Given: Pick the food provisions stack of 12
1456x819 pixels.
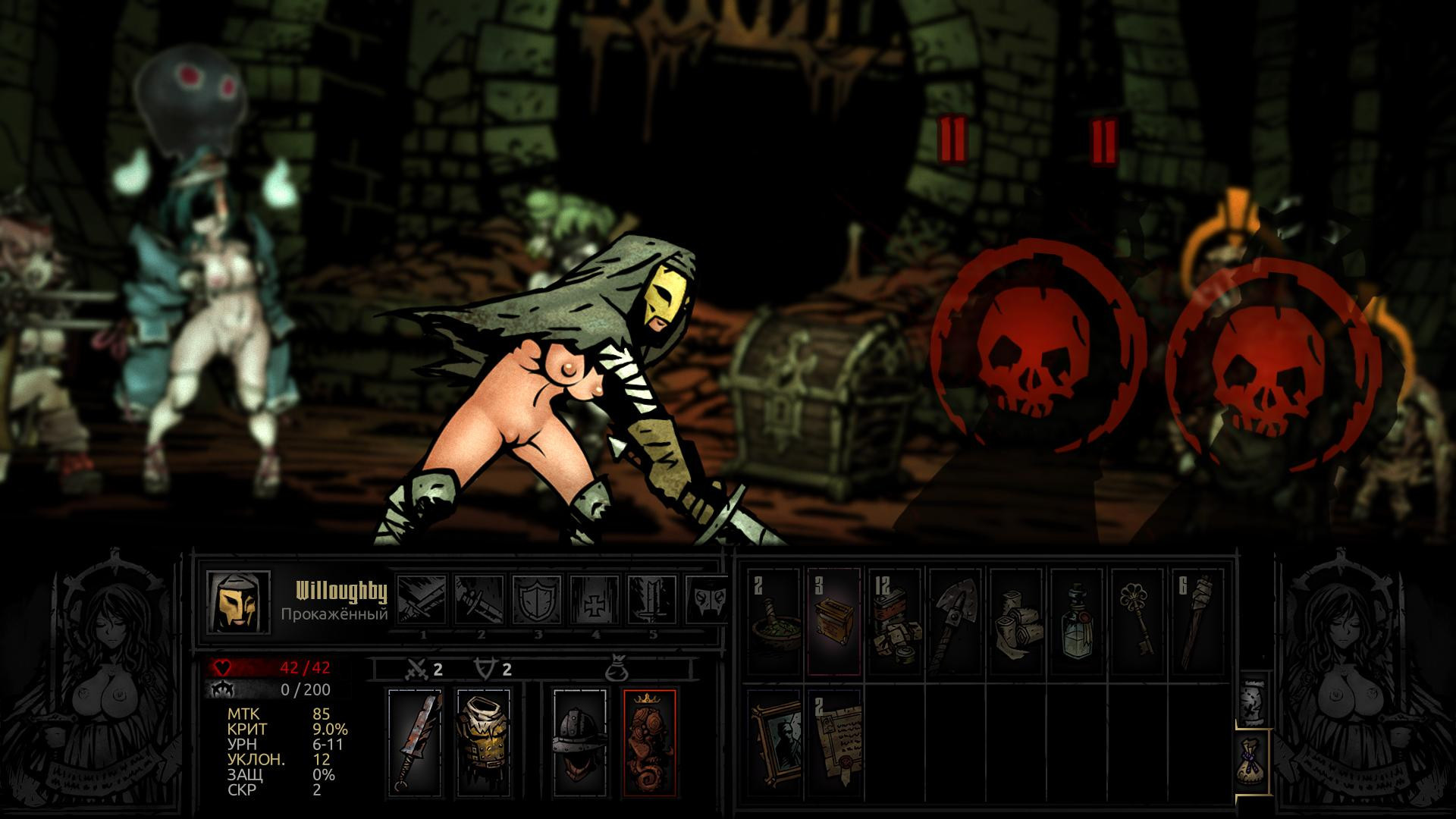Looking at the screenshot, I should pos(893,620).
